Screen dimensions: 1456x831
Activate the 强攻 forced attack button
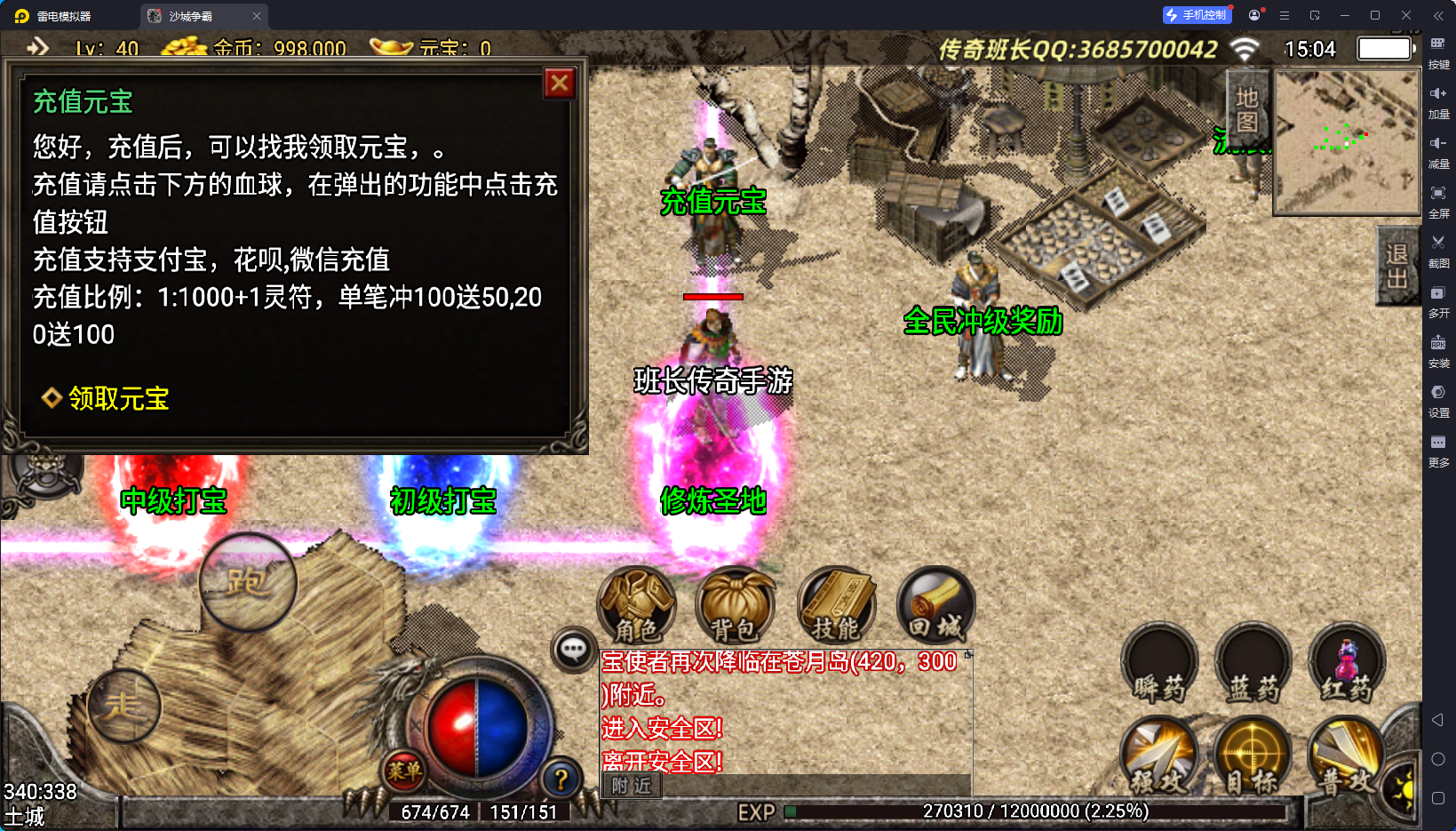pyautogui.click(x=1159, y=757)
